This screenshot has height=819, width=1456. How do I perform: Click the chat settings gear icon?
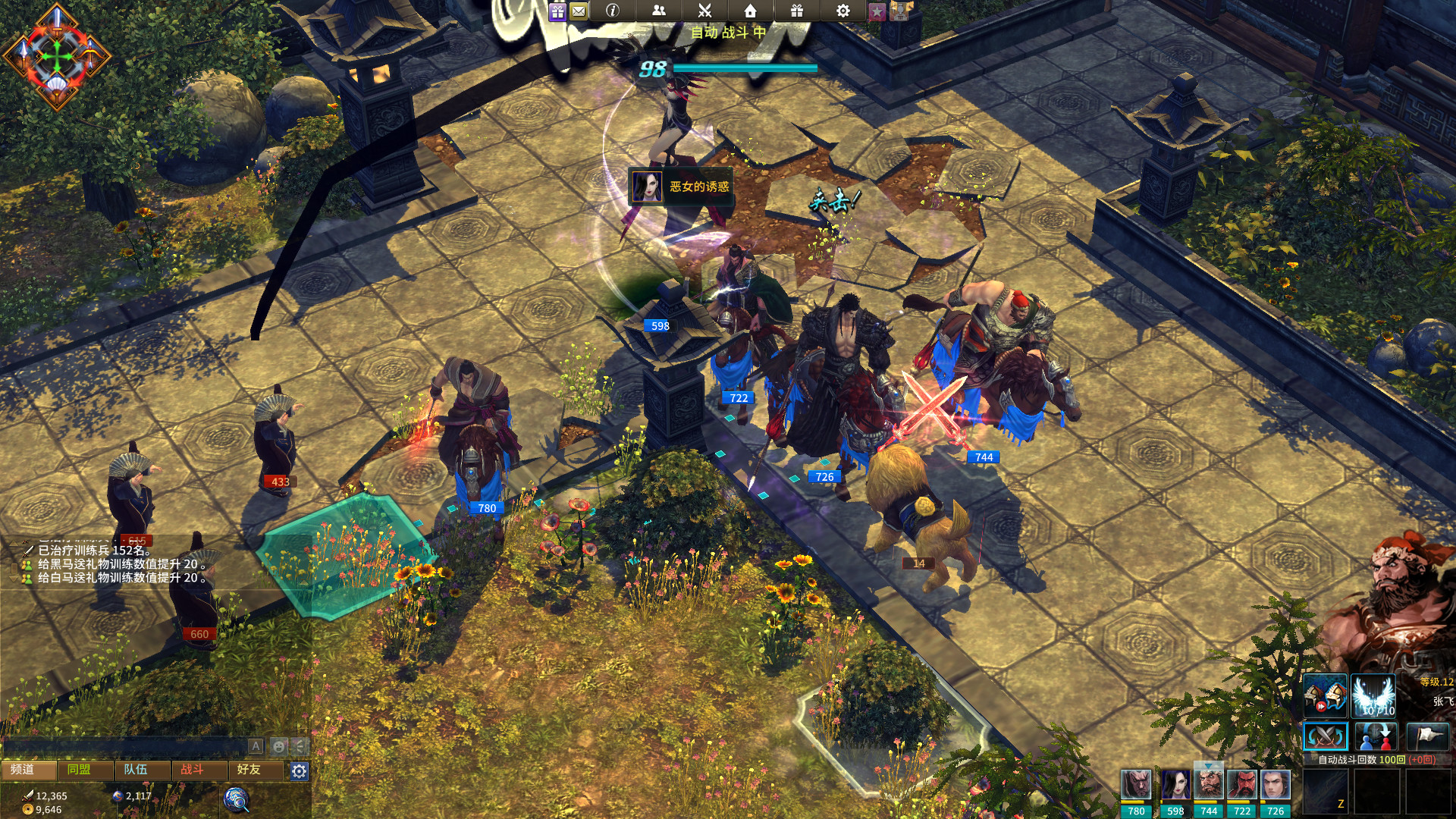[x=299, y=771]
